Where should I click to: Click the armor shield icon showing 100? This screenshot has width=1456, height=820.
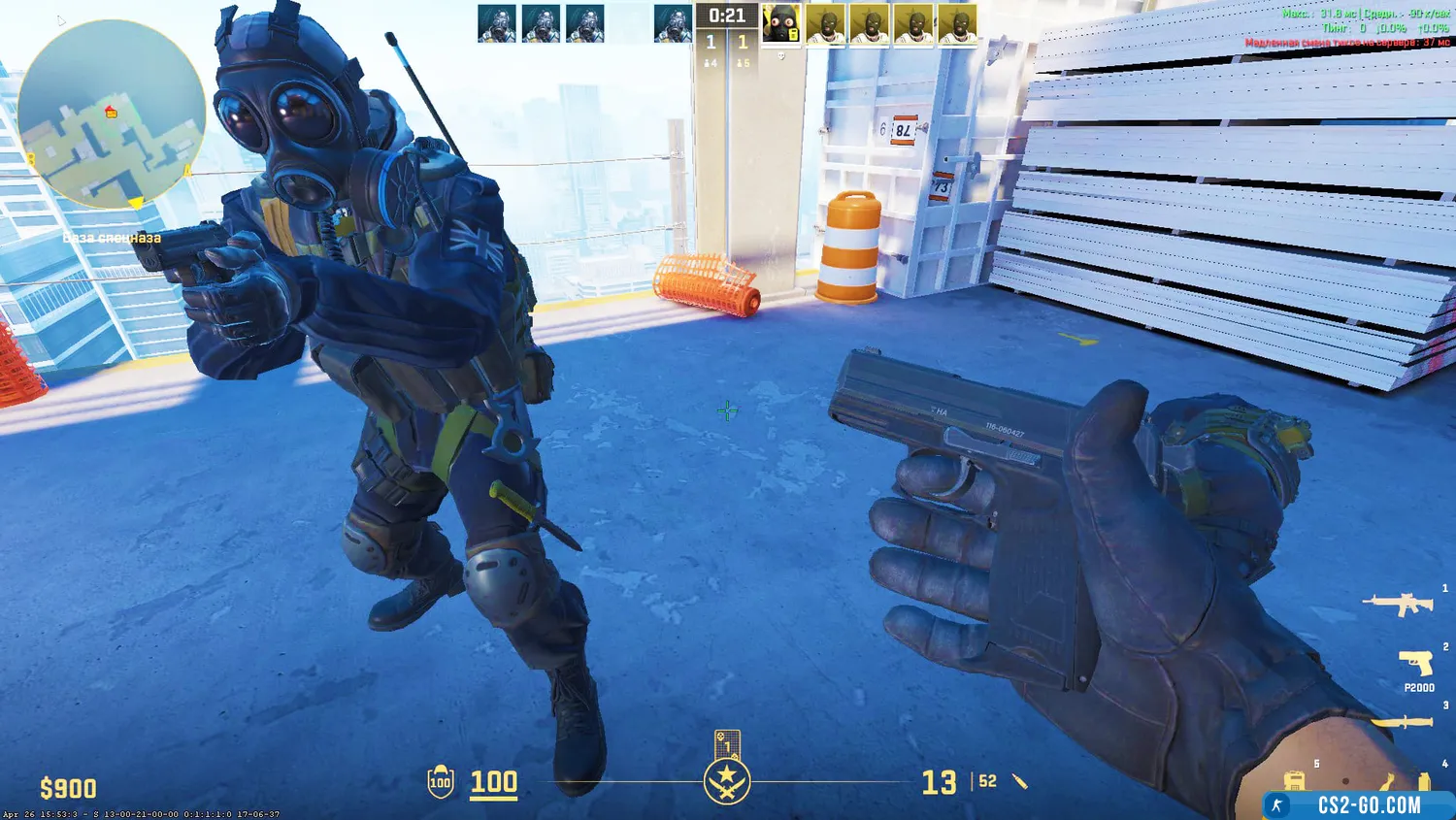pos(441,782)
